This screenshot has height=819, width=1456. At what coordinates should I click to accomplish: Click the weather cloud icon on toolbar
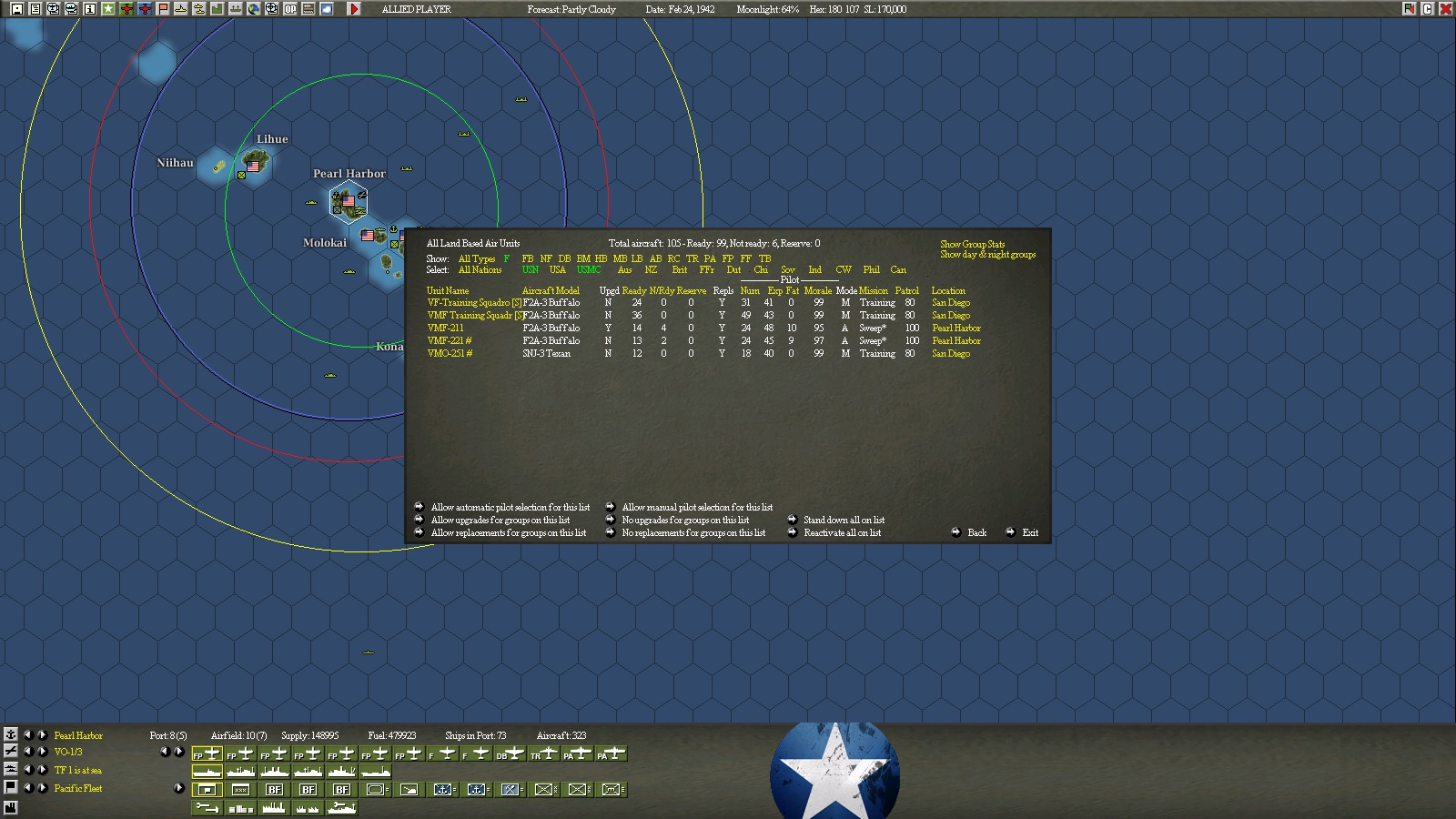point(326,10)
